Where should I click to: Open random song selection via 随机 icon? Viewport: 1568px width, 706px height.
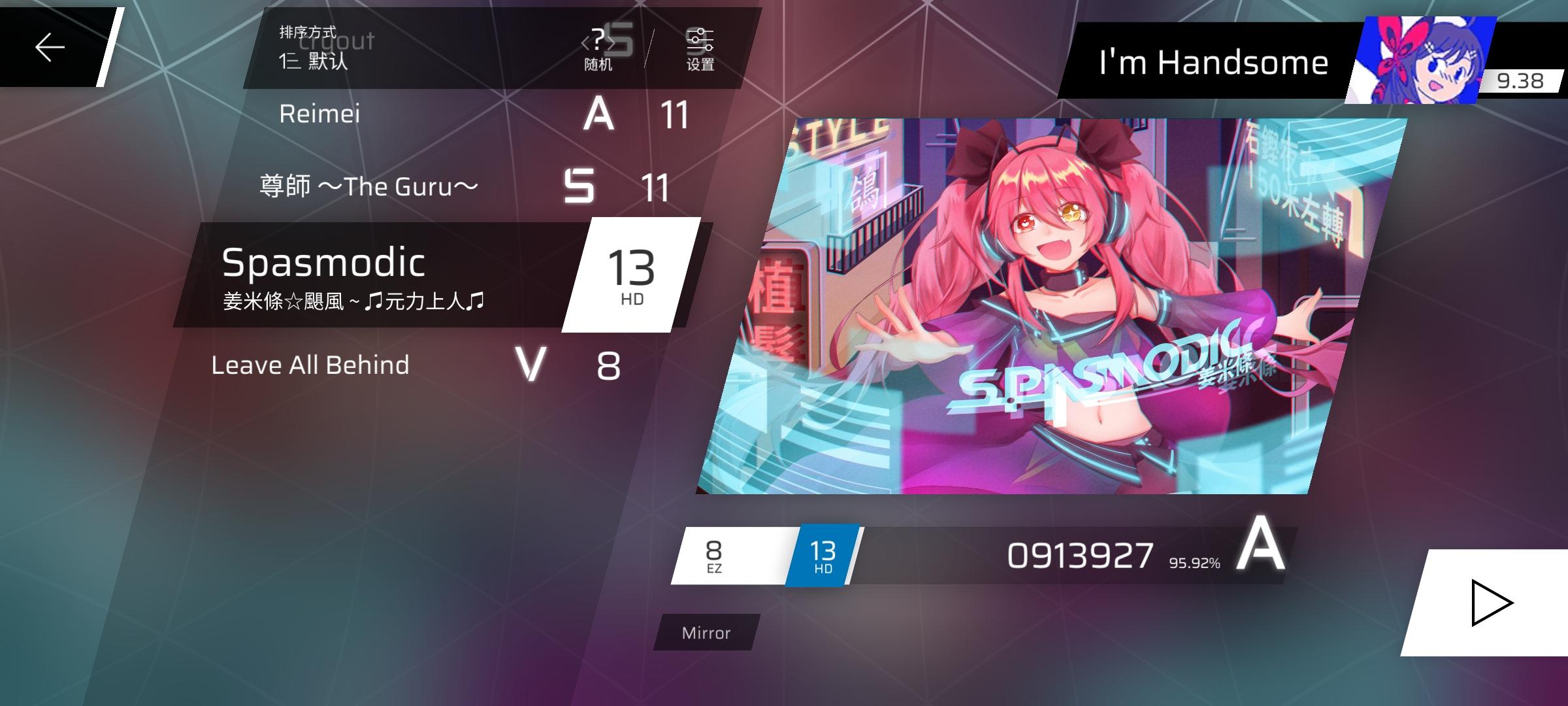point(599,49)
